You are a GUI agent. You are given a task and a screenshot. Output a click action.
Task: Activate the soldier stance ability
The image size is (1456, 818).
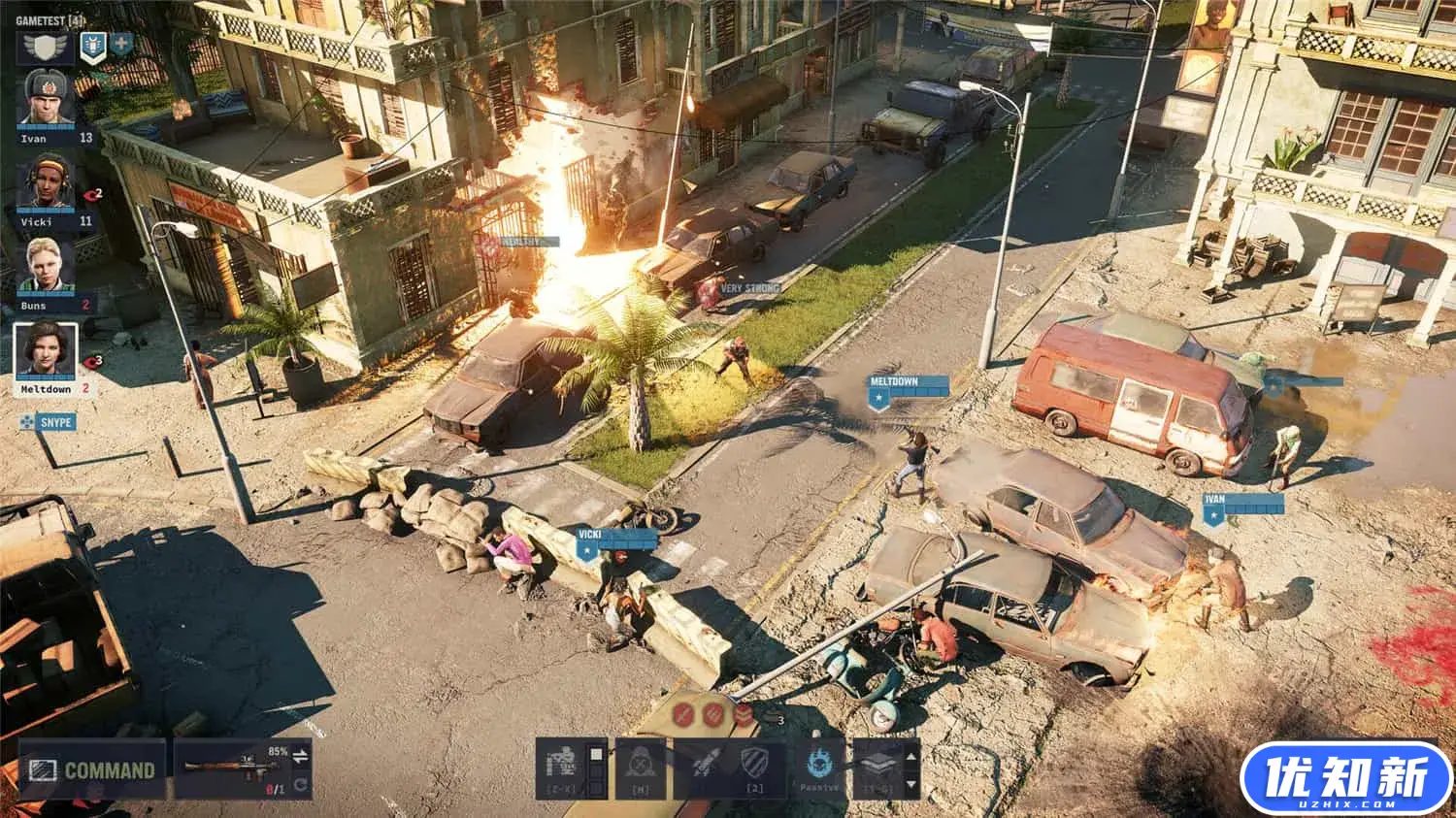(563, 767)
